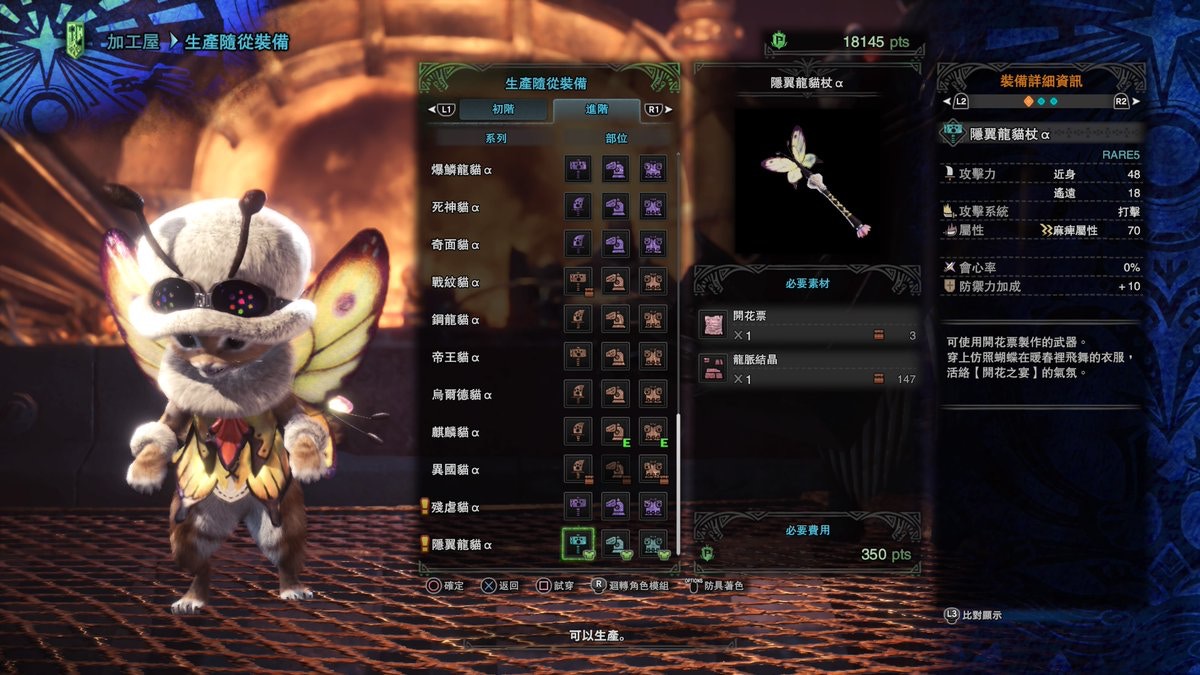Screen dimensions: 1200x675
Task: Select the 隱翼龍貓α weapon slot
Action: tap(578, 544)
